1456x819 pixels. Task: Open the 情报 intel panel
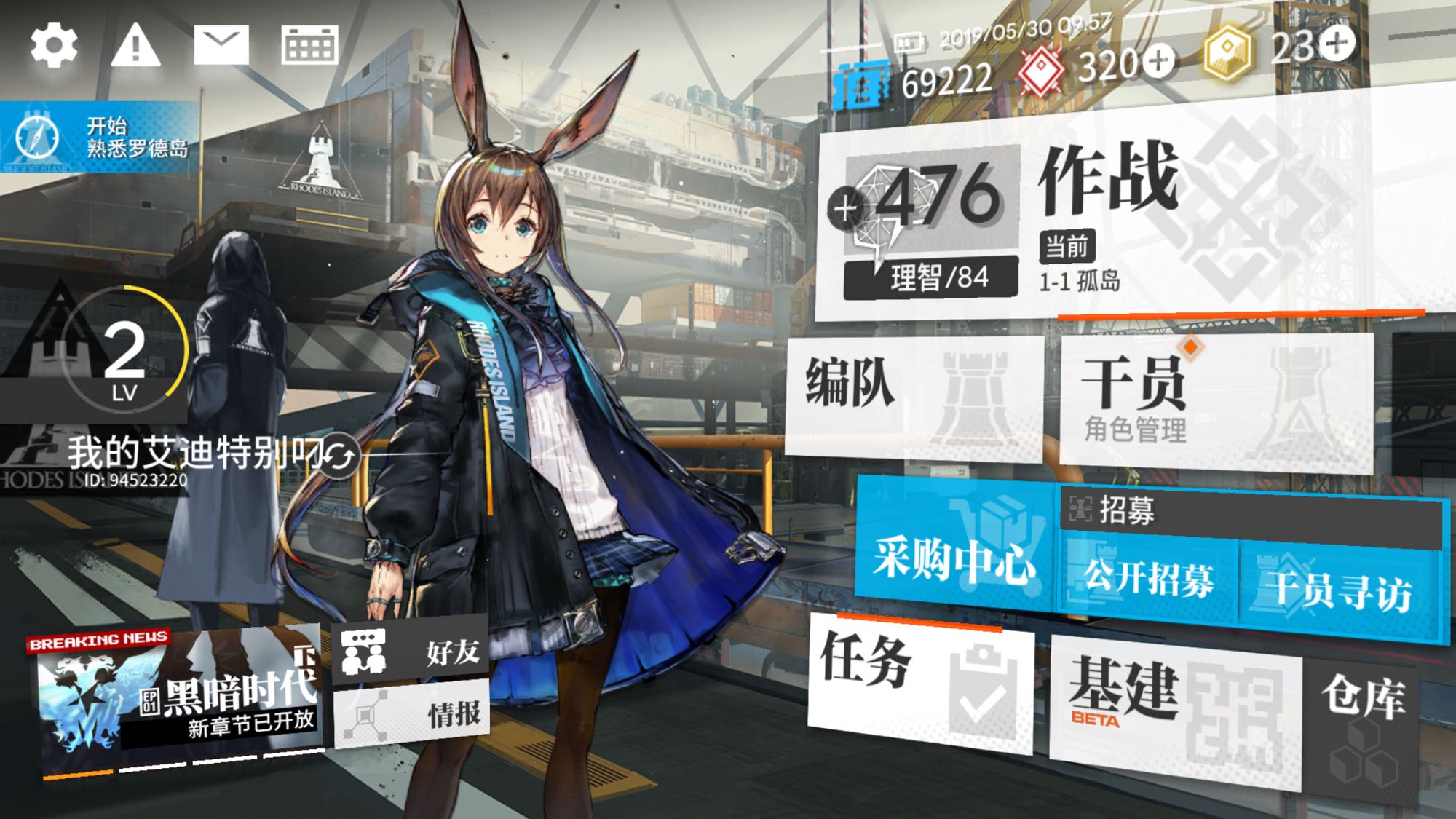pos(411,714)
